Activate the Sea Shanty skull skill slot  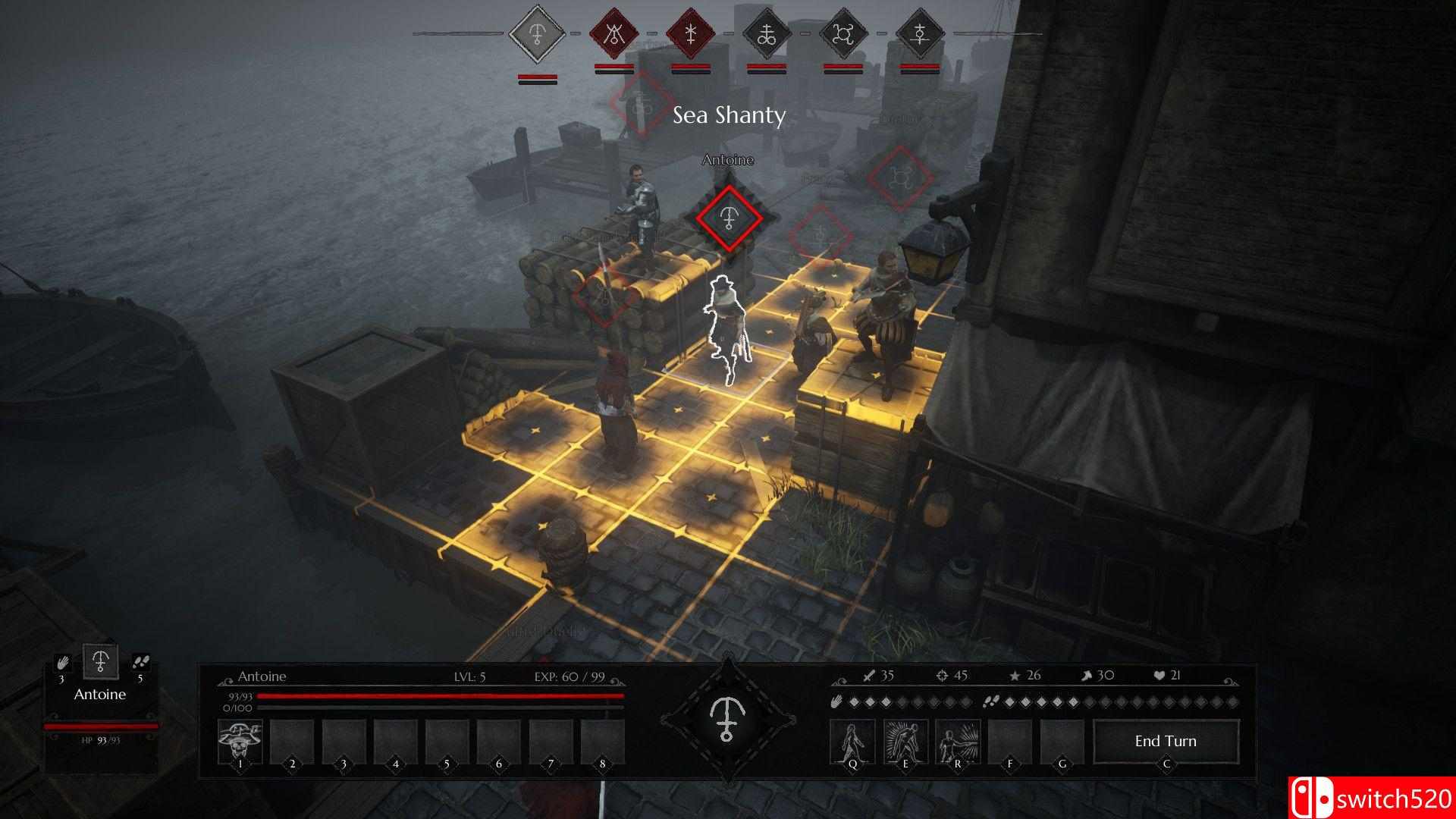coord(240,741)
